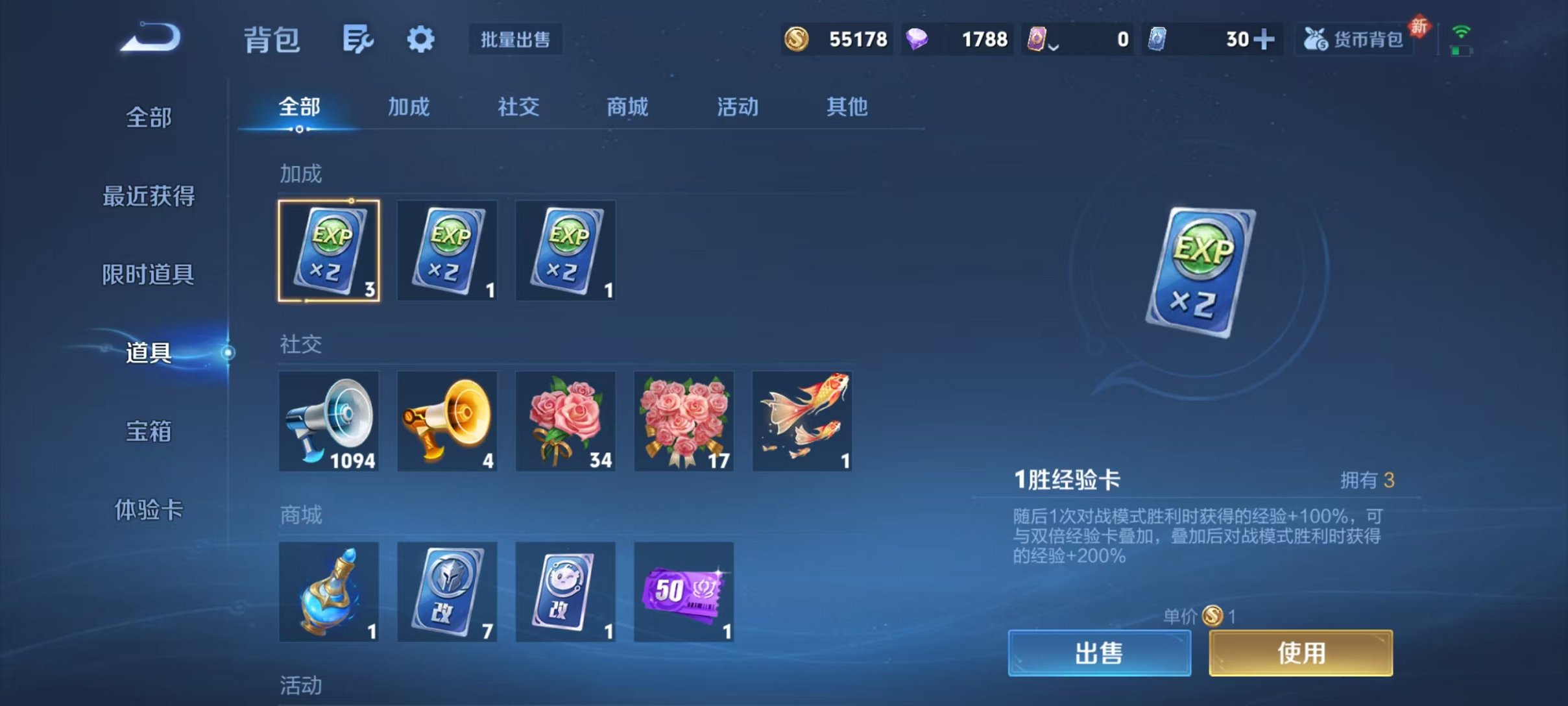This screenshot has width=1568, height=706.
Task: Select the gold megaphone speaker item
Action: [x=448, y=420]
